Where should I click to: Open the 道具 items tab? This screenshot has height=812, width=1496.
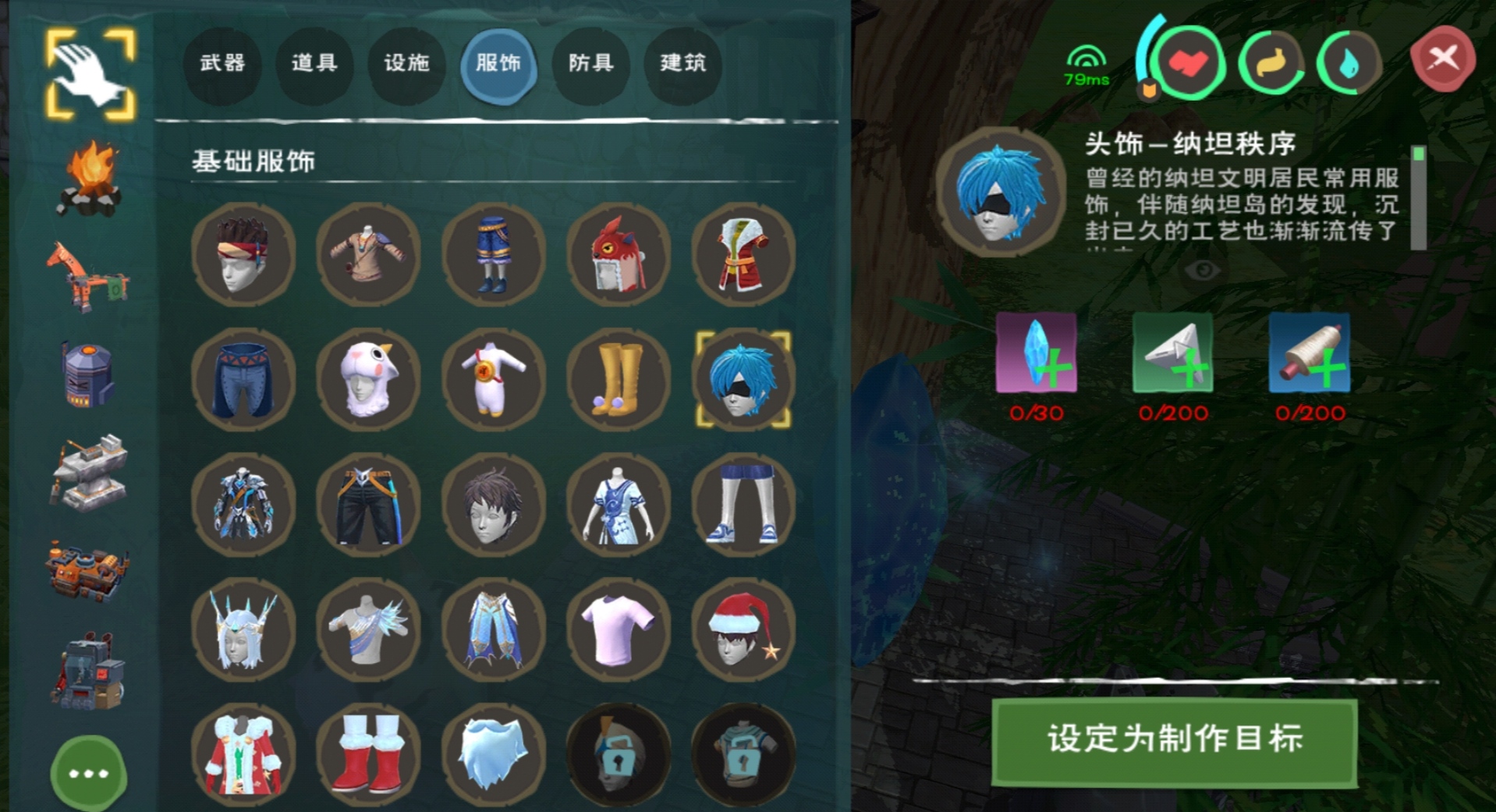click(314, 66)
